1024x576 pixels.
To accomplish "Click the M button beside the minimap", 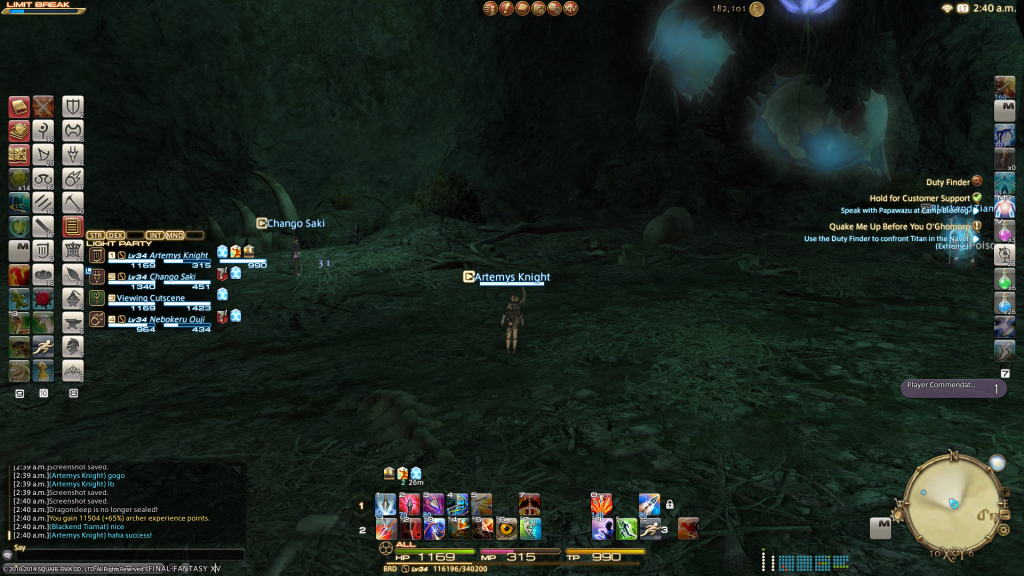I will (881, 525).
